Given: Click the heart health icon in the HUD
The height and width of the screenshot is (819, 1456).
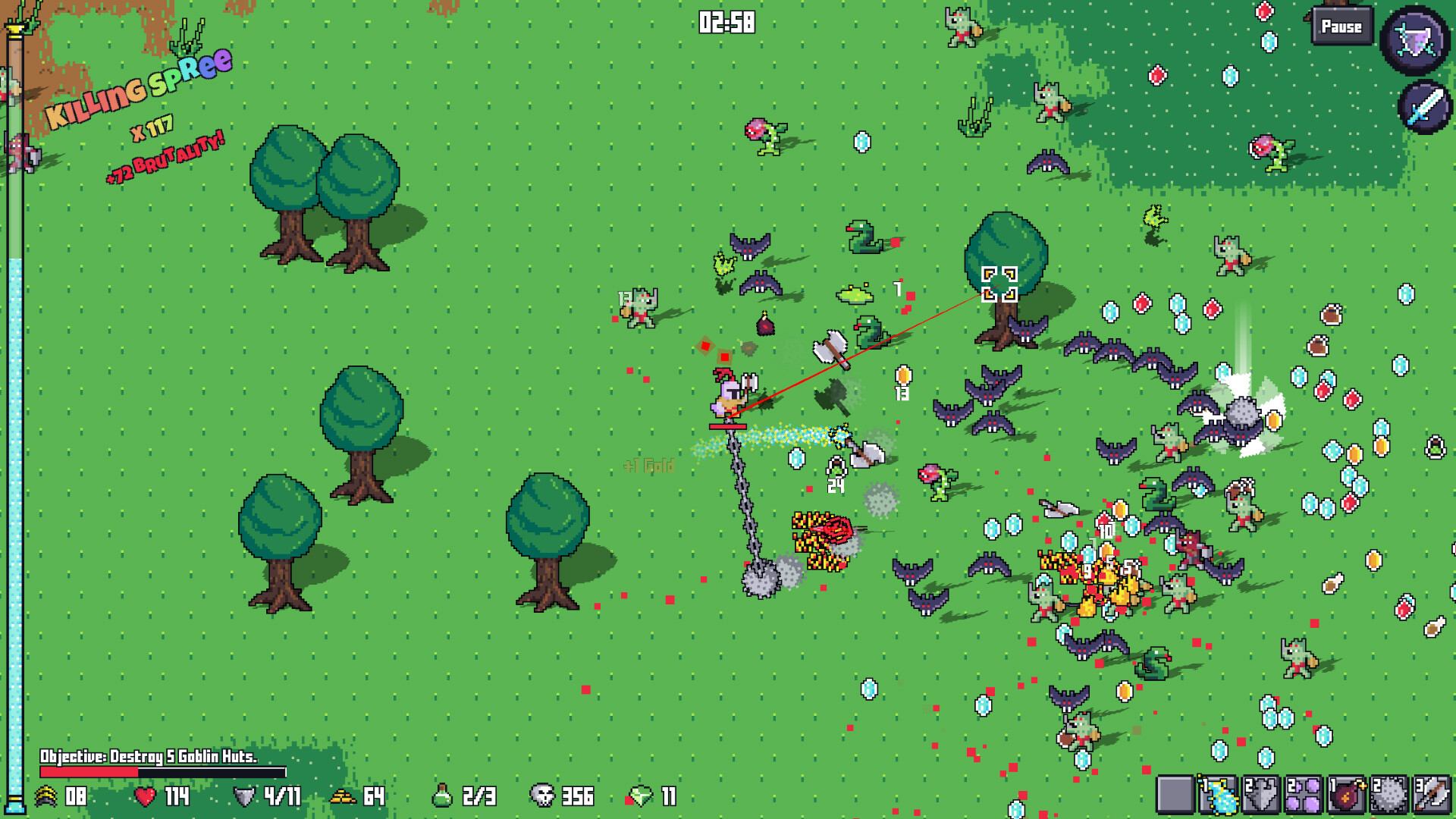Looking at the screenshot, I should click(144, 796).
